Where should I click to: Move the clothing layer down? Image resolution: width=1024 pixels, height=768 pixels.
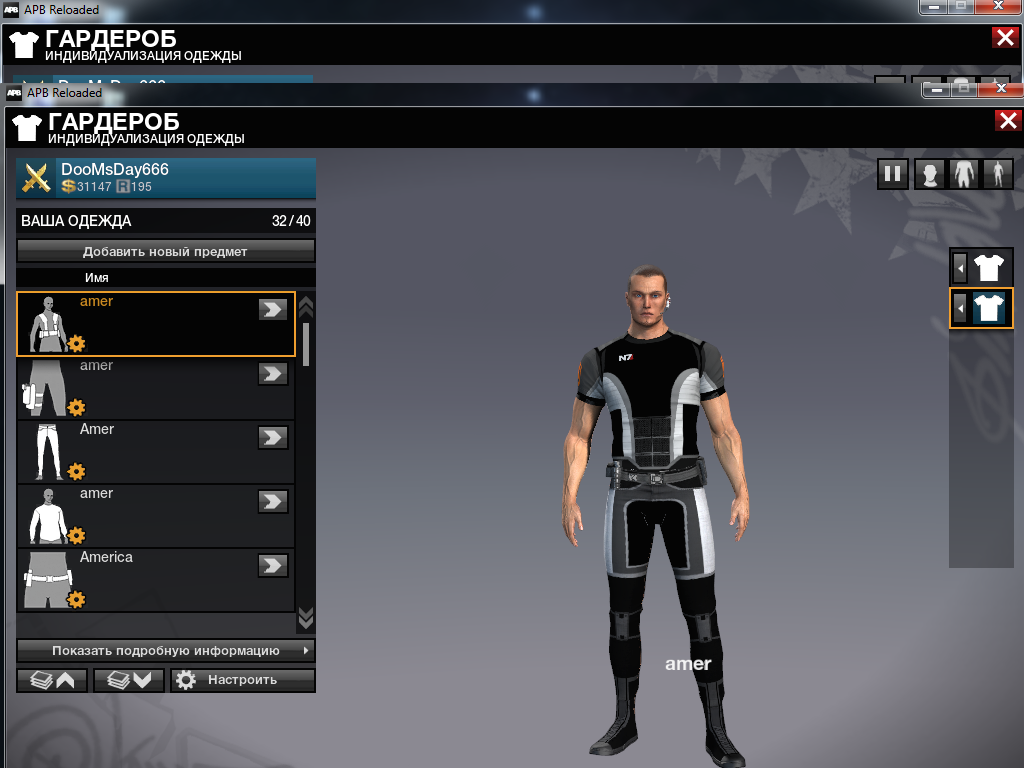click(128, 680)
